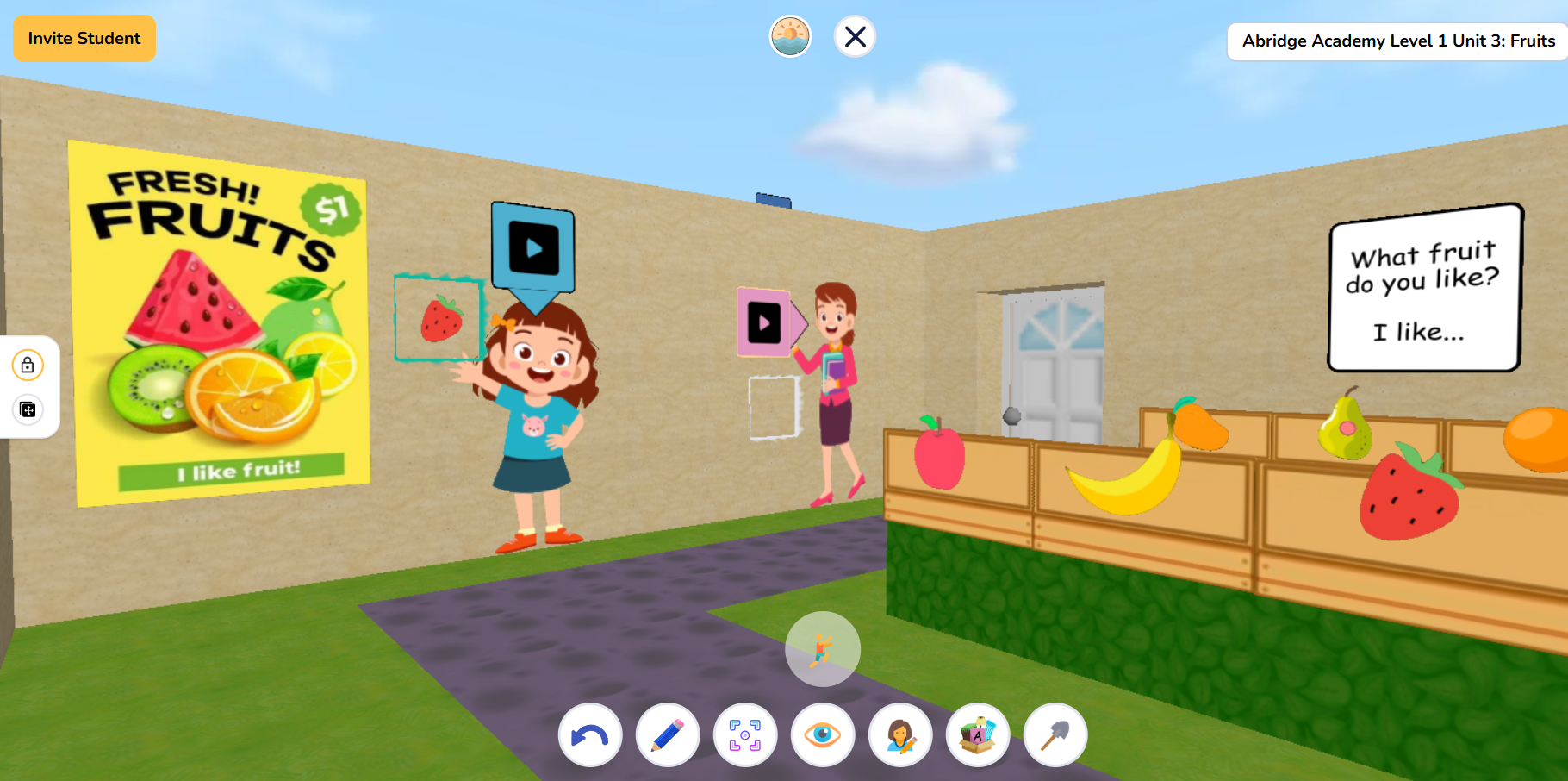Enable the eye preview mode
The image size is (1568, 781).
pyautogui.click(x=822, y=735)
